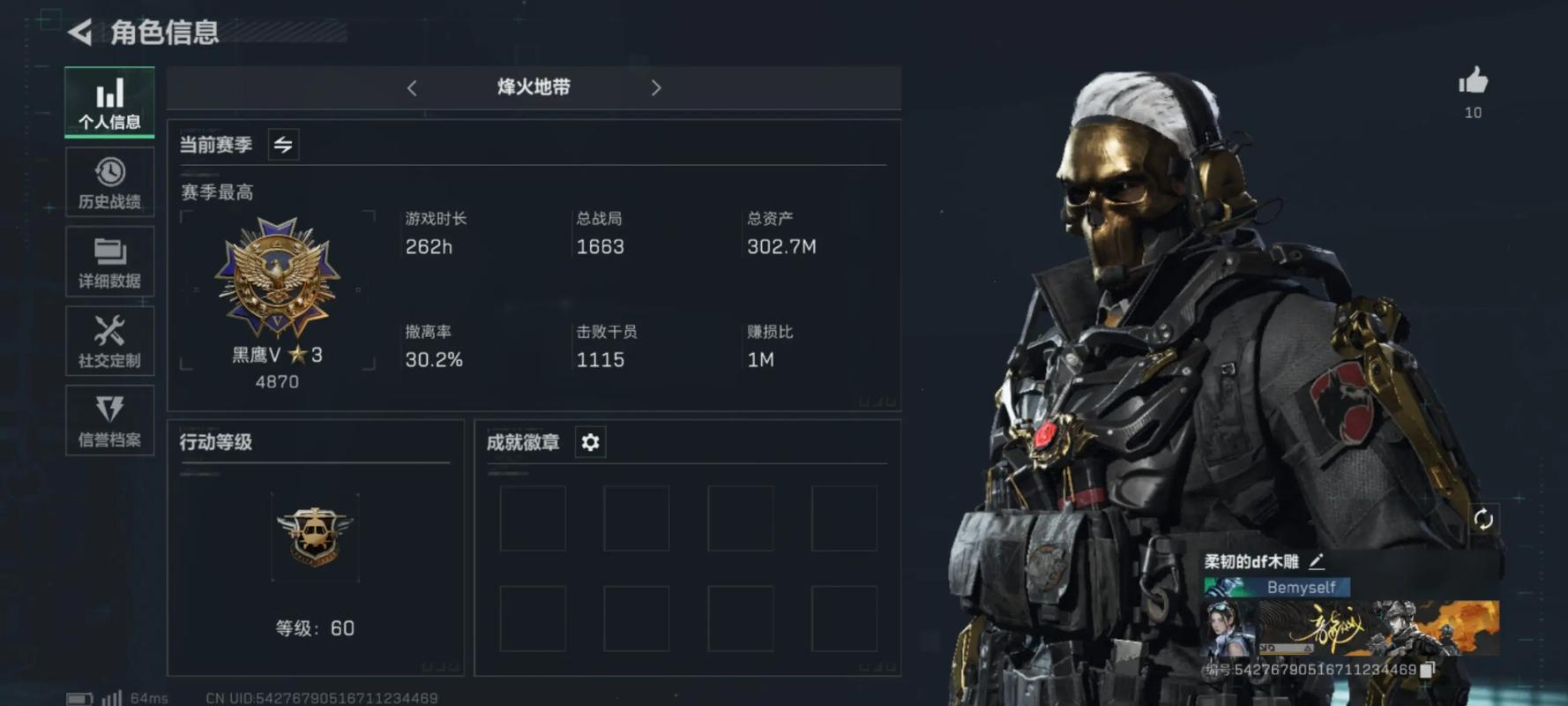Open the 烽火地带 mode selector title
This screenshot has width=1568, height=706.
pyautogui.click(x=534, y=88)
